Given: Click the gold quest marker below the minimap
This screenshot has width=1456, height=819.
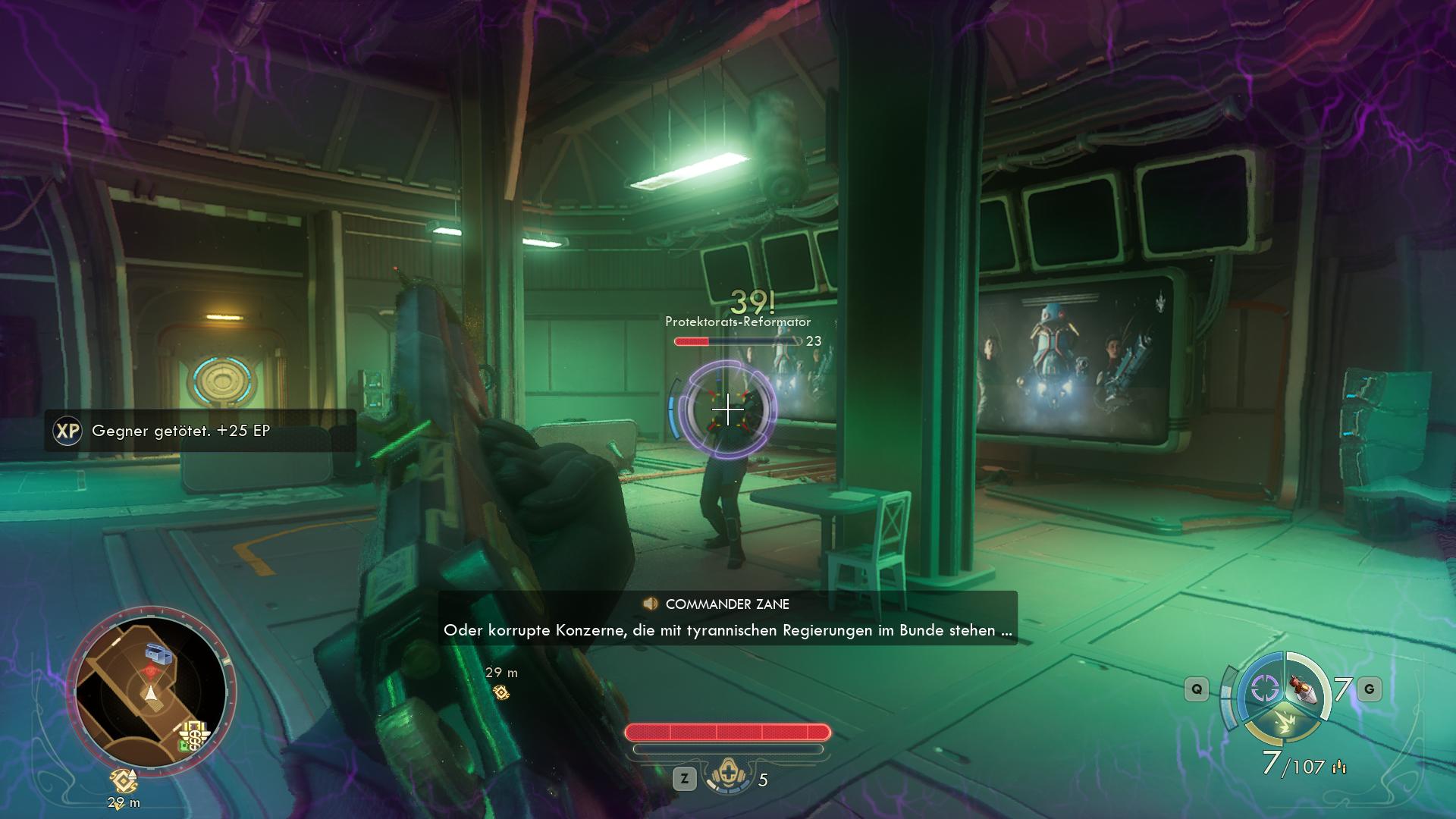Looking at the screenshot, I should [122, 780].
